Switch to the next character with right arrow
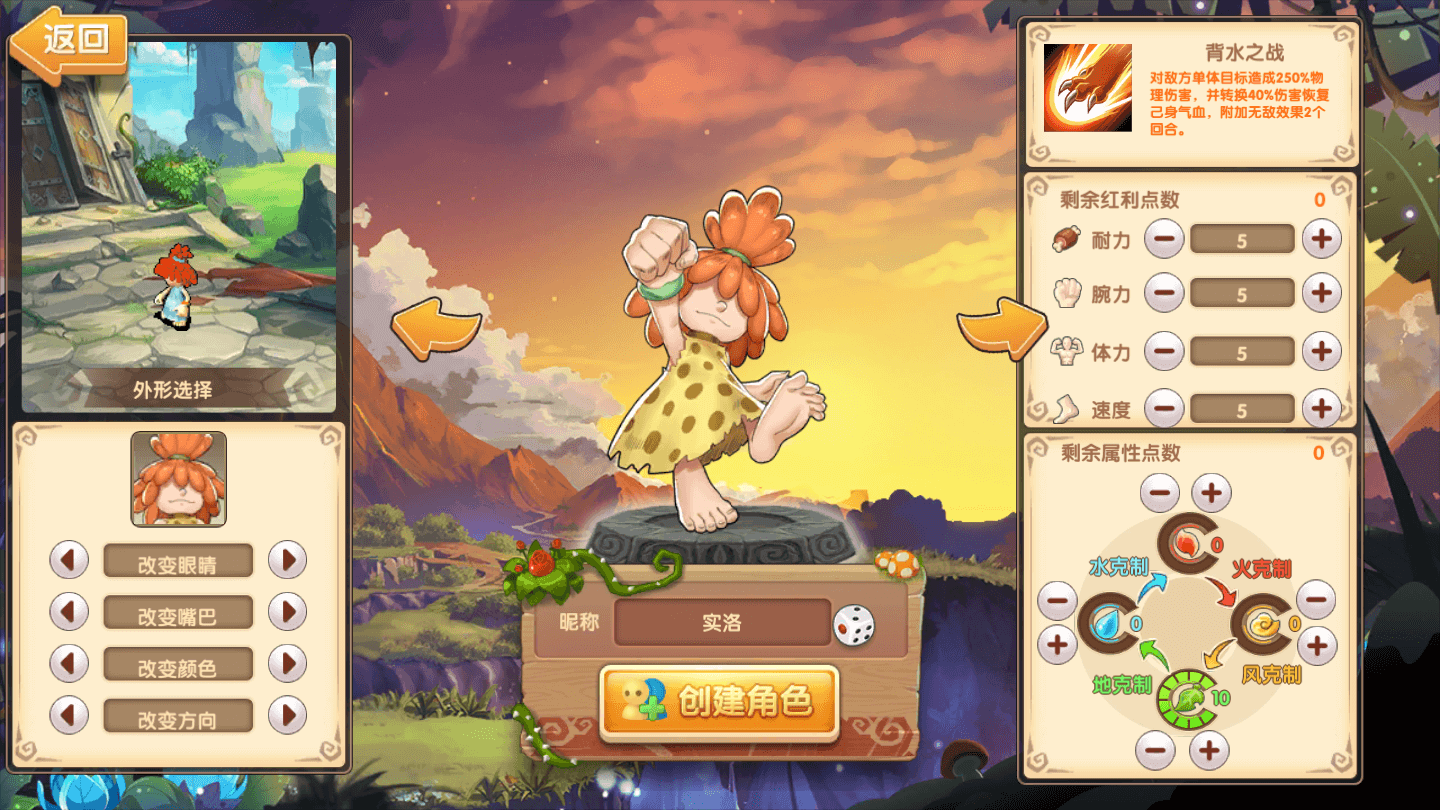 [1001, 327]
